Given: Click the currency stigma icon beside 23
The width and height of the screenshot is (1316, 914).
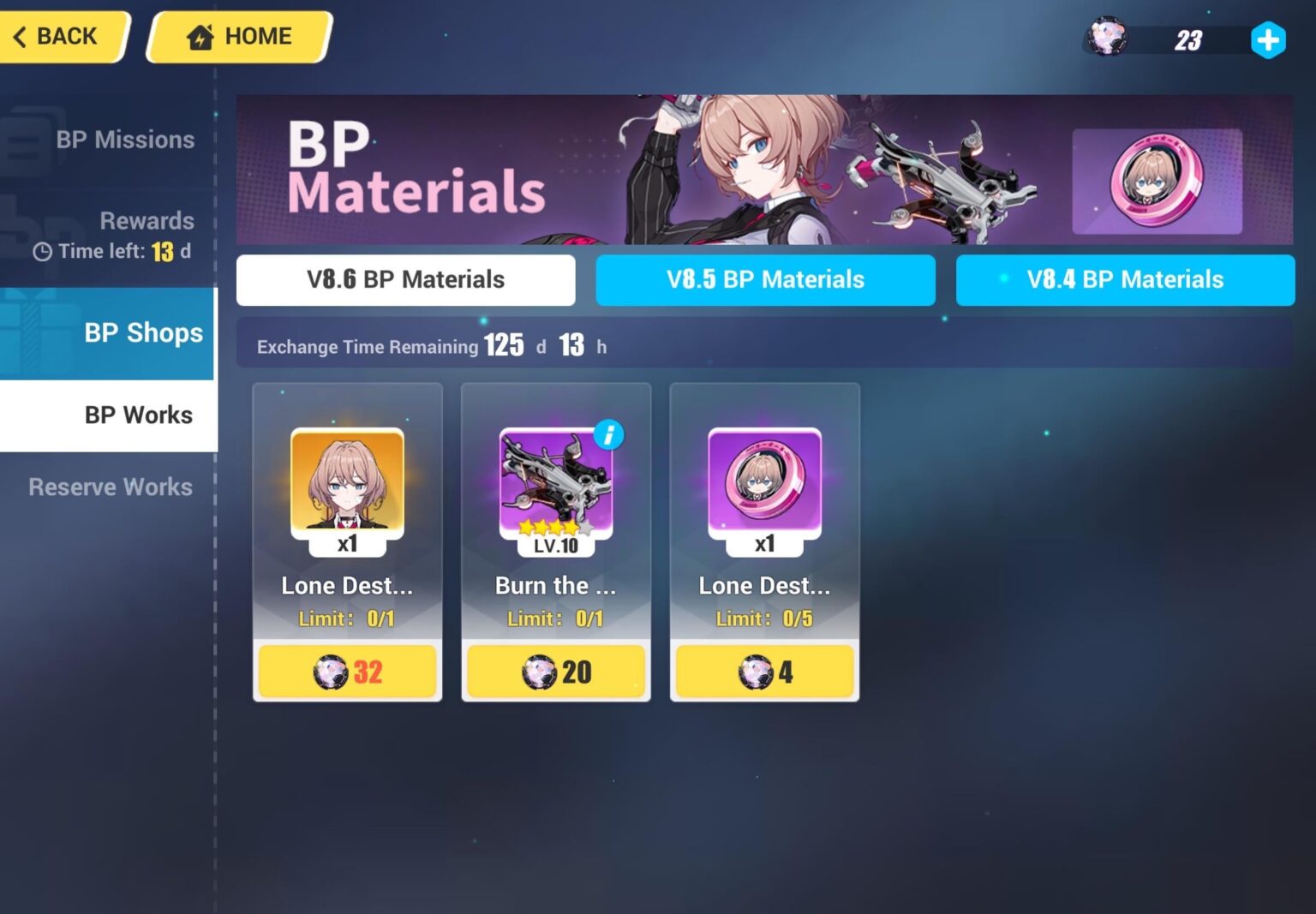Looking at the screenshot, I should point(1106,38).
